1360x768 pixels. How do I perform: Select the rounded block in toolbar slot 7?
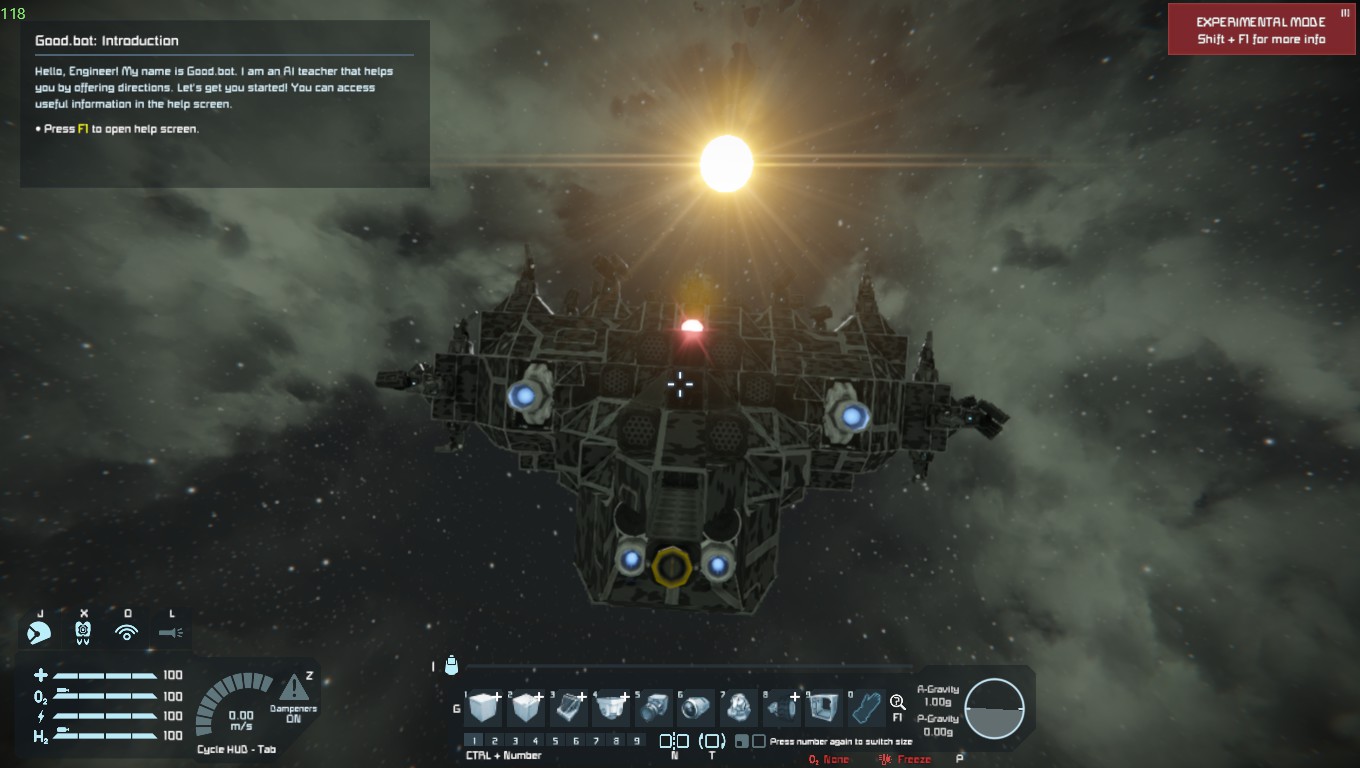(741, 708)
